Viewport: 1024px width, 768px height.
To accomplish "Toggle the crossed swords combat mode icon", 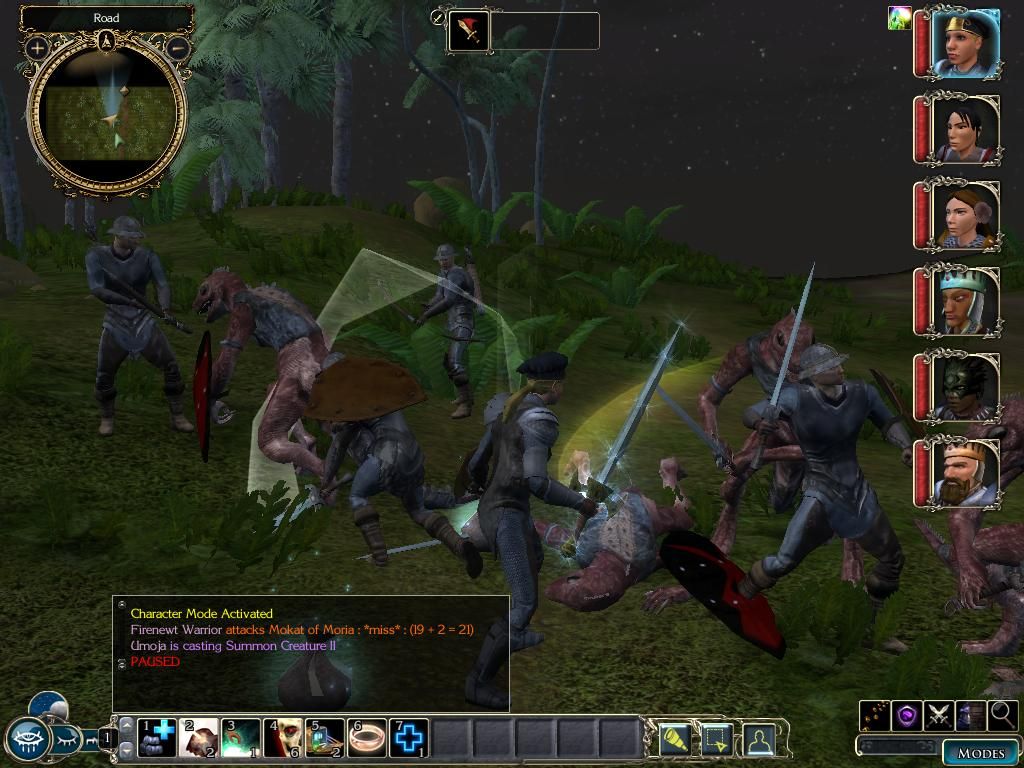I will click(x=938, y=715).
